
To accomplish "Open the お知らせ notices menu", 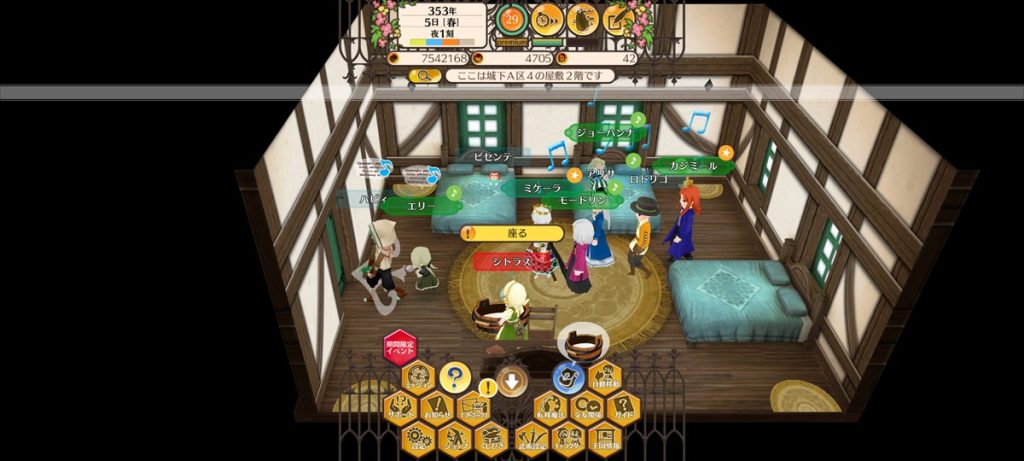I will click(435, 408).
